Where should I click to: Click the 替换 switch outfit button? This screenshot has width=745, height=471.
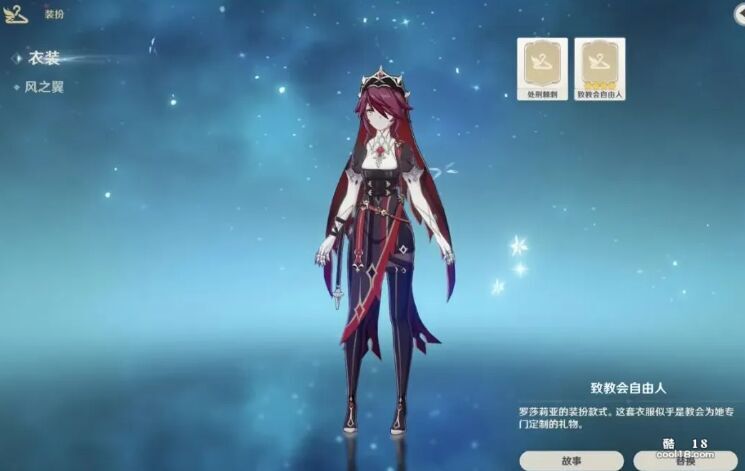[x=685, y=462]
